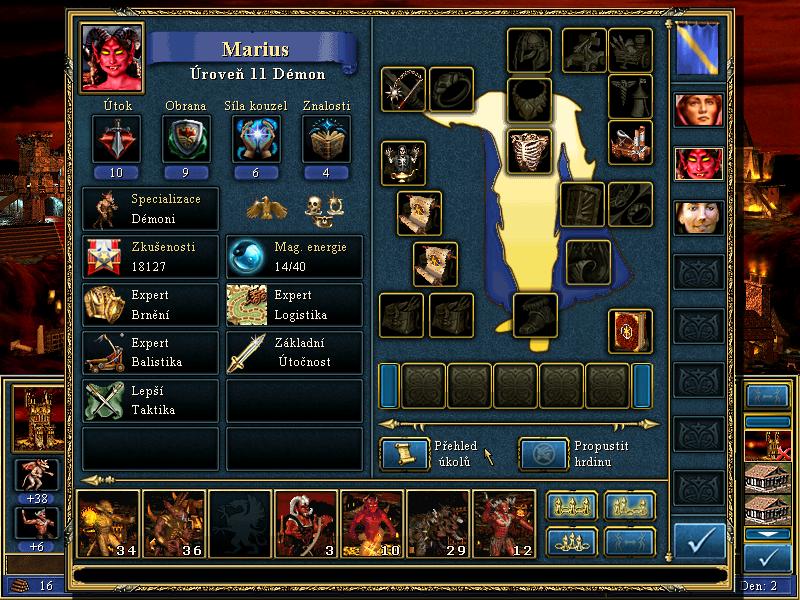The height and width of the screenshot is (600, 800).
Task: Select the army stack of 29 creatures
Action: (x=438, y=524)
